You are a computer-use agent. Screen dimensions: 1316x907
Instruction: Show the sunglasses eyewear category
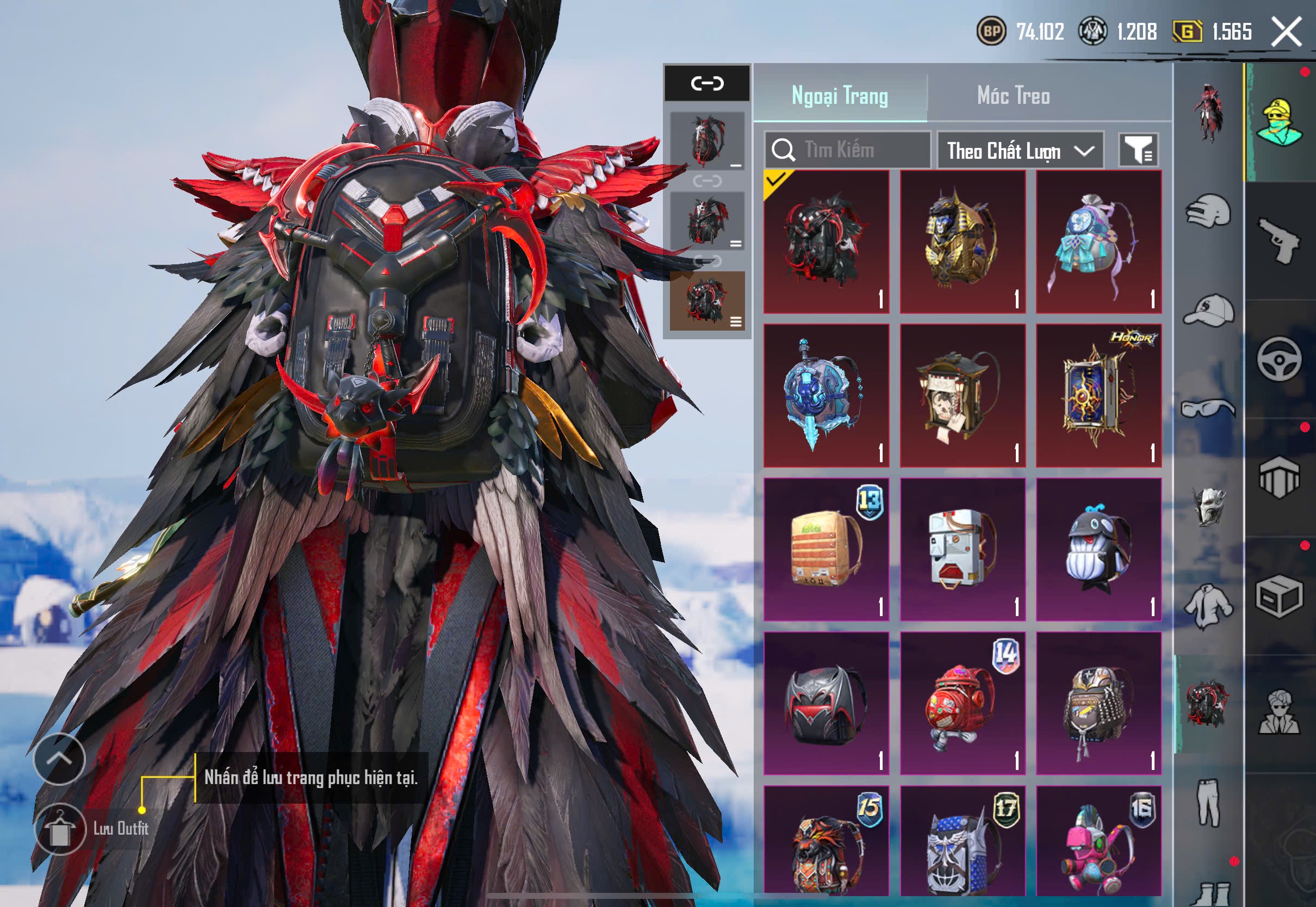pyautogui.click(x=1209, y=408)
